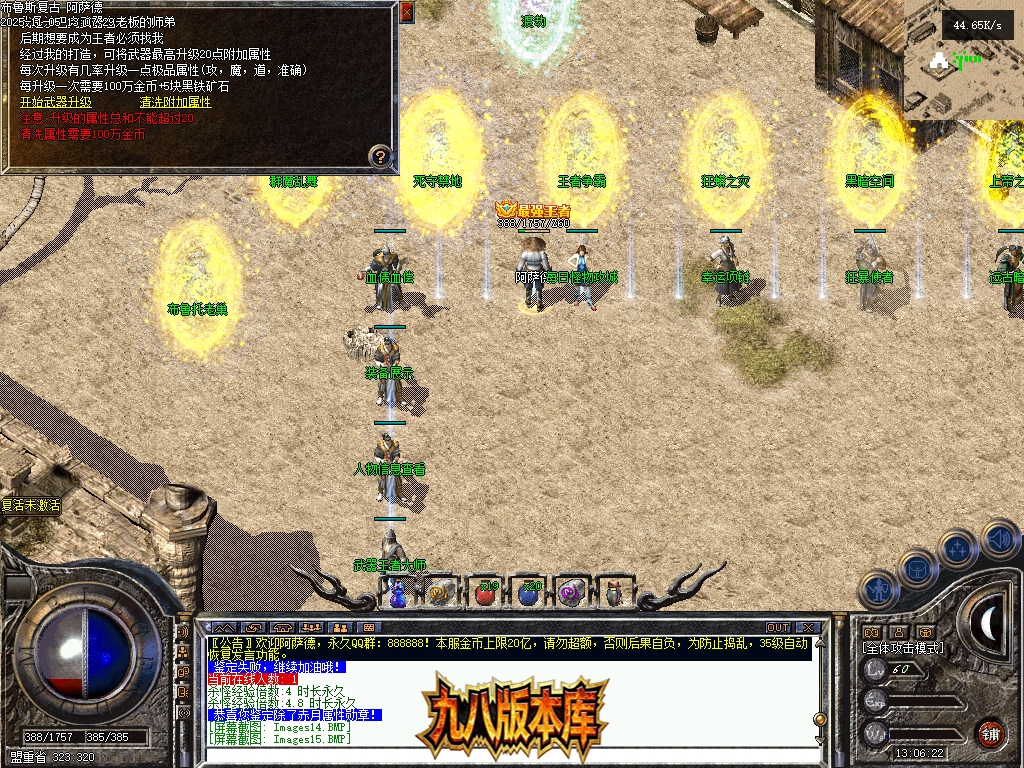
Task: Click the X button beside OUT
Action: coord(808,627)
